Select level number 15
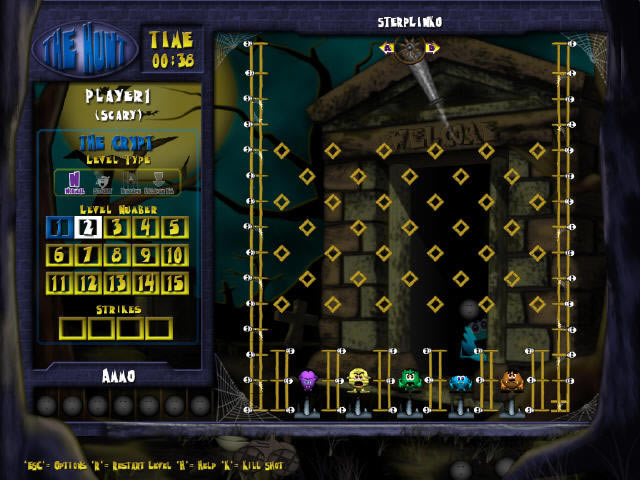The height and width of the screenshot is (480, 640). tap(175, 283)
